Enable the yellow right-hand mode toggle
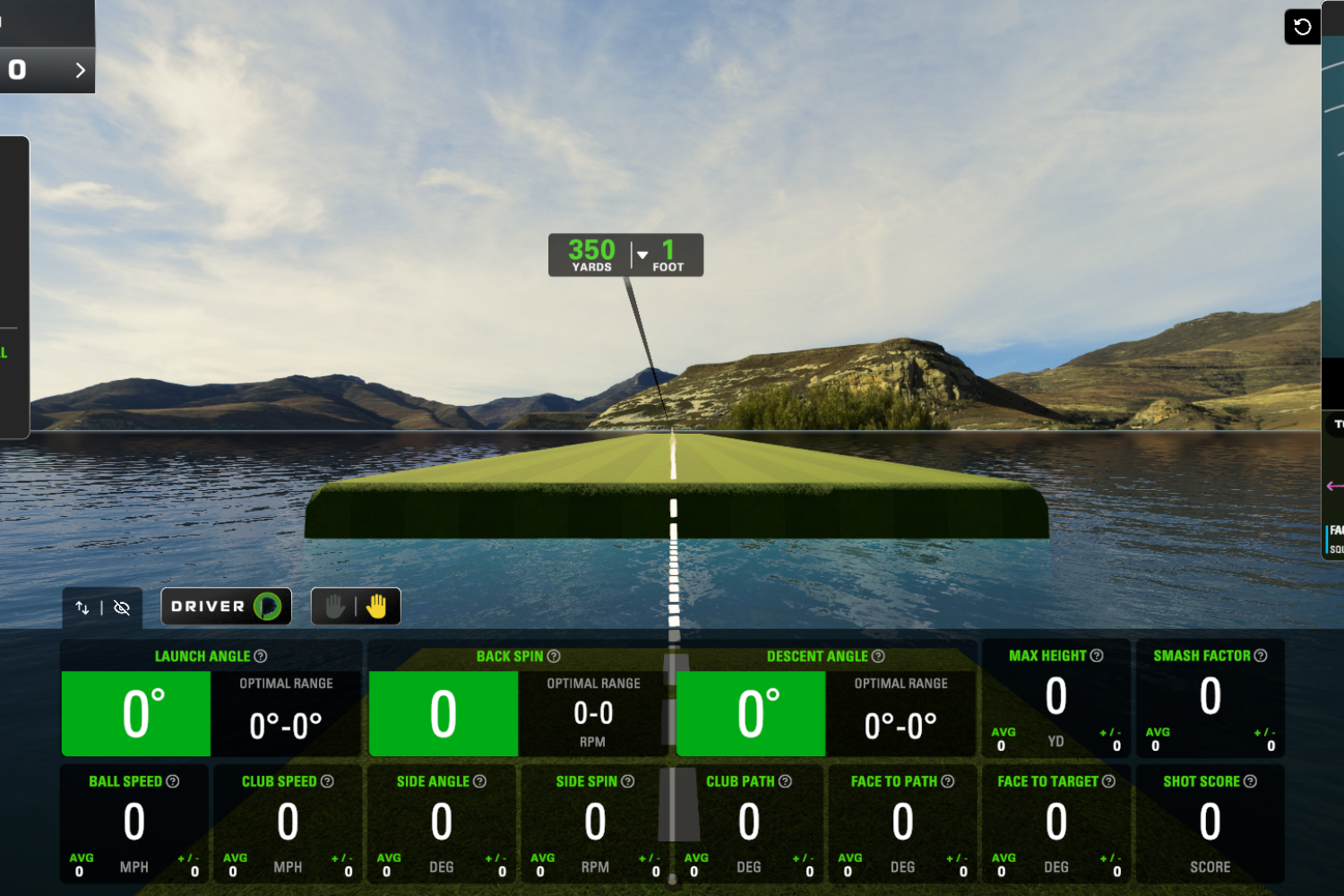This screenshot has height=896, width=1344. click(376, 606)
